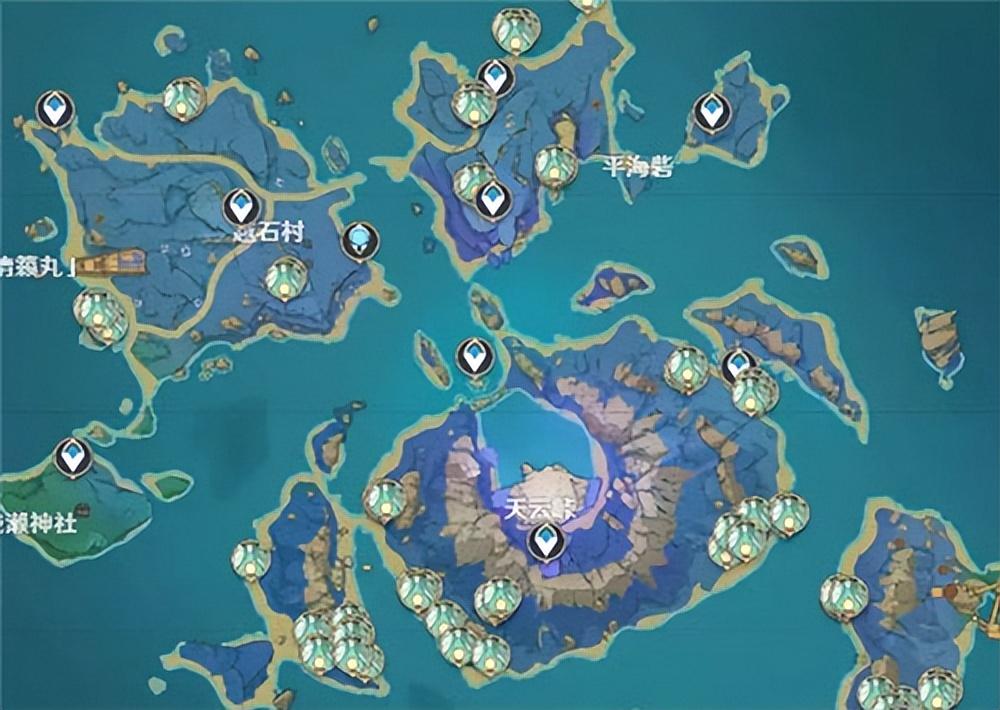Click the teleport waypoint under 天云峠 label
This screenshot has height=710, width=1000.
[546, 541]
